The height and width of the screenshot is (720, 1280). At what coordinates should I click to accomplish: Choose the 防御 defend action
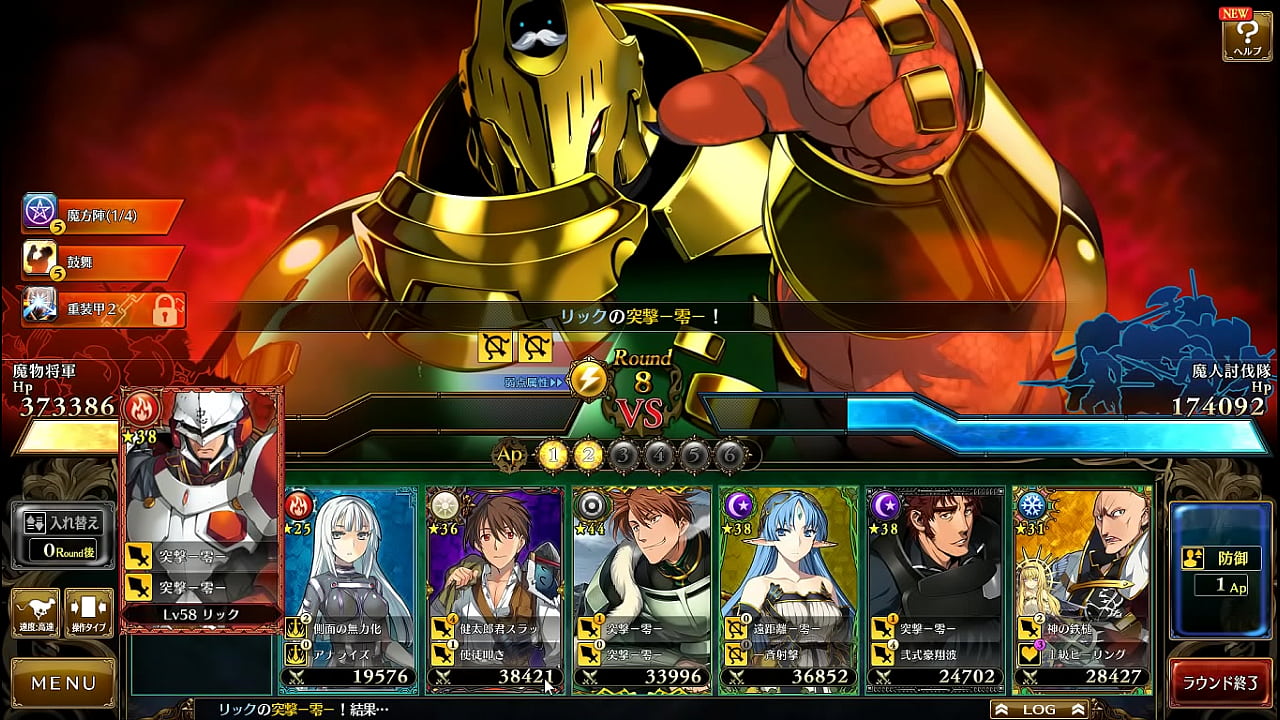click(1221, 570)
